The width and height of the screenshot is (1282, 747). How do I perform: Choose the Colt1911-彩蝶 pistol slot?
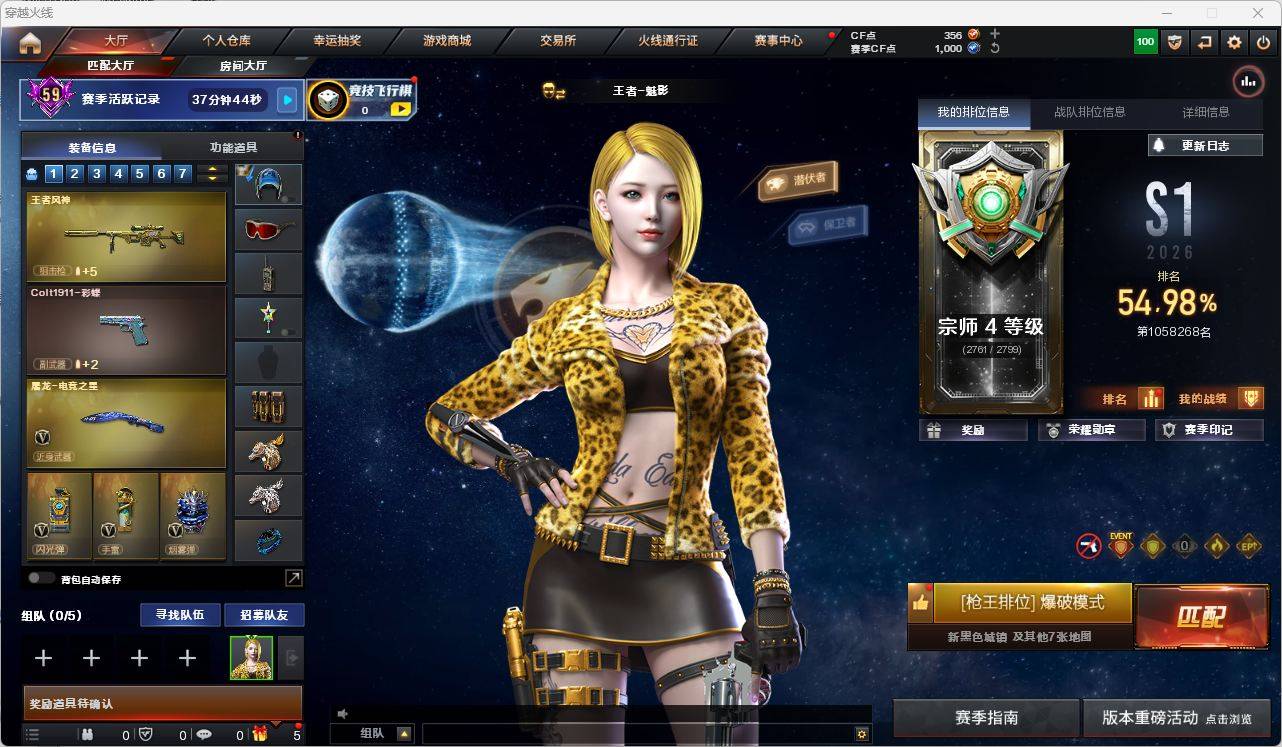[x=126, y=330]
